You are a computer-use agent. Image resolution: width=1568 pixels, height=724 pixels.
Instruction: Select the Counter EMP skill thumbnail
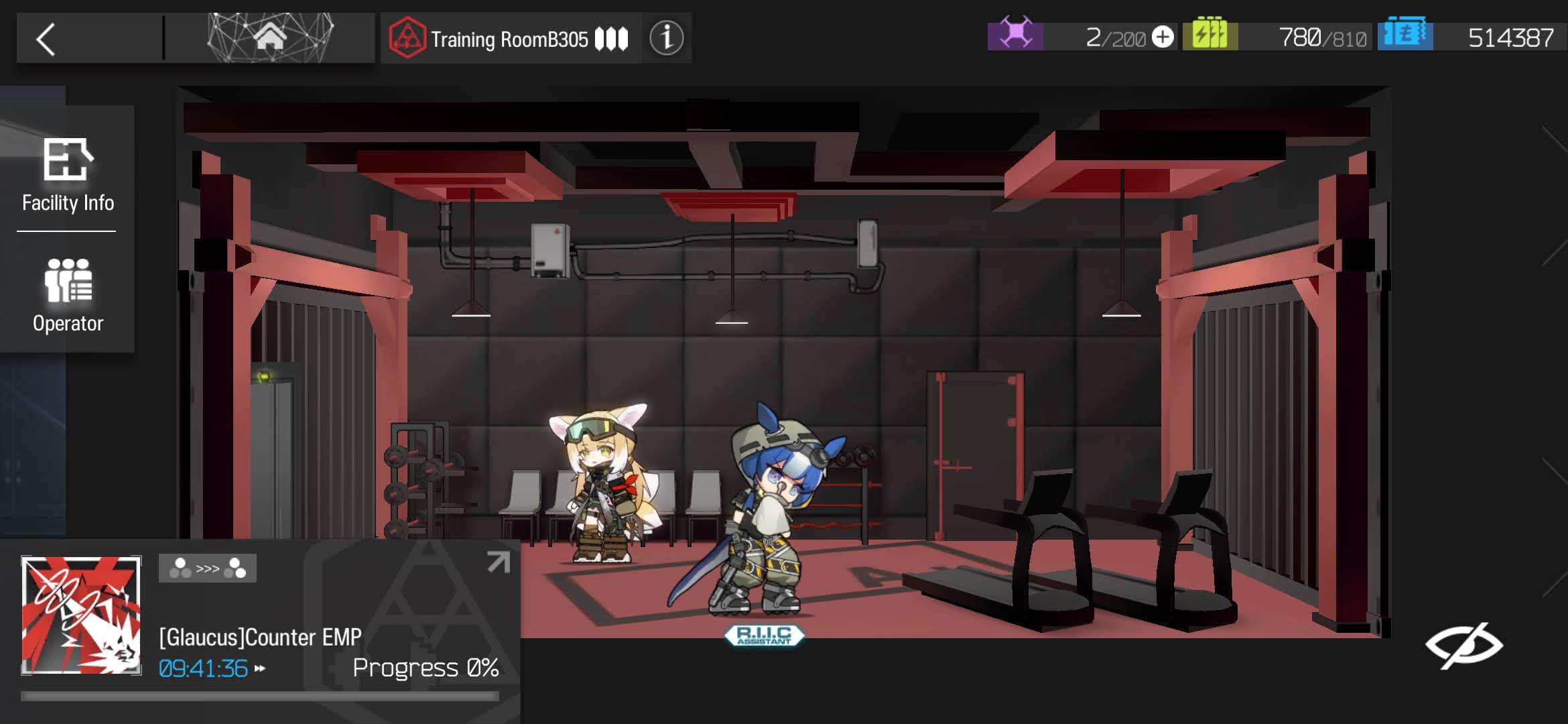81,615
